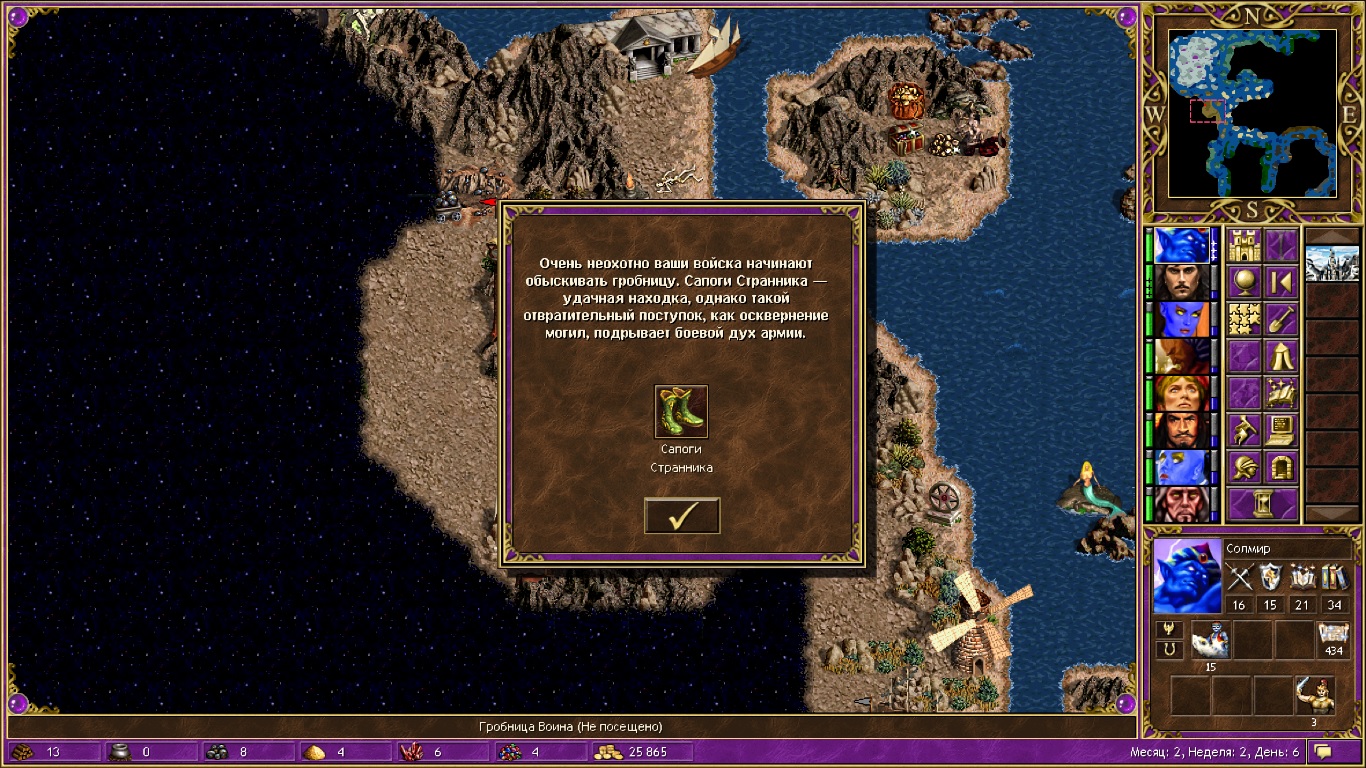Open the chat speech bubble button
This screenshot has height=768, width=1366.
click(x=1324, y=751)
